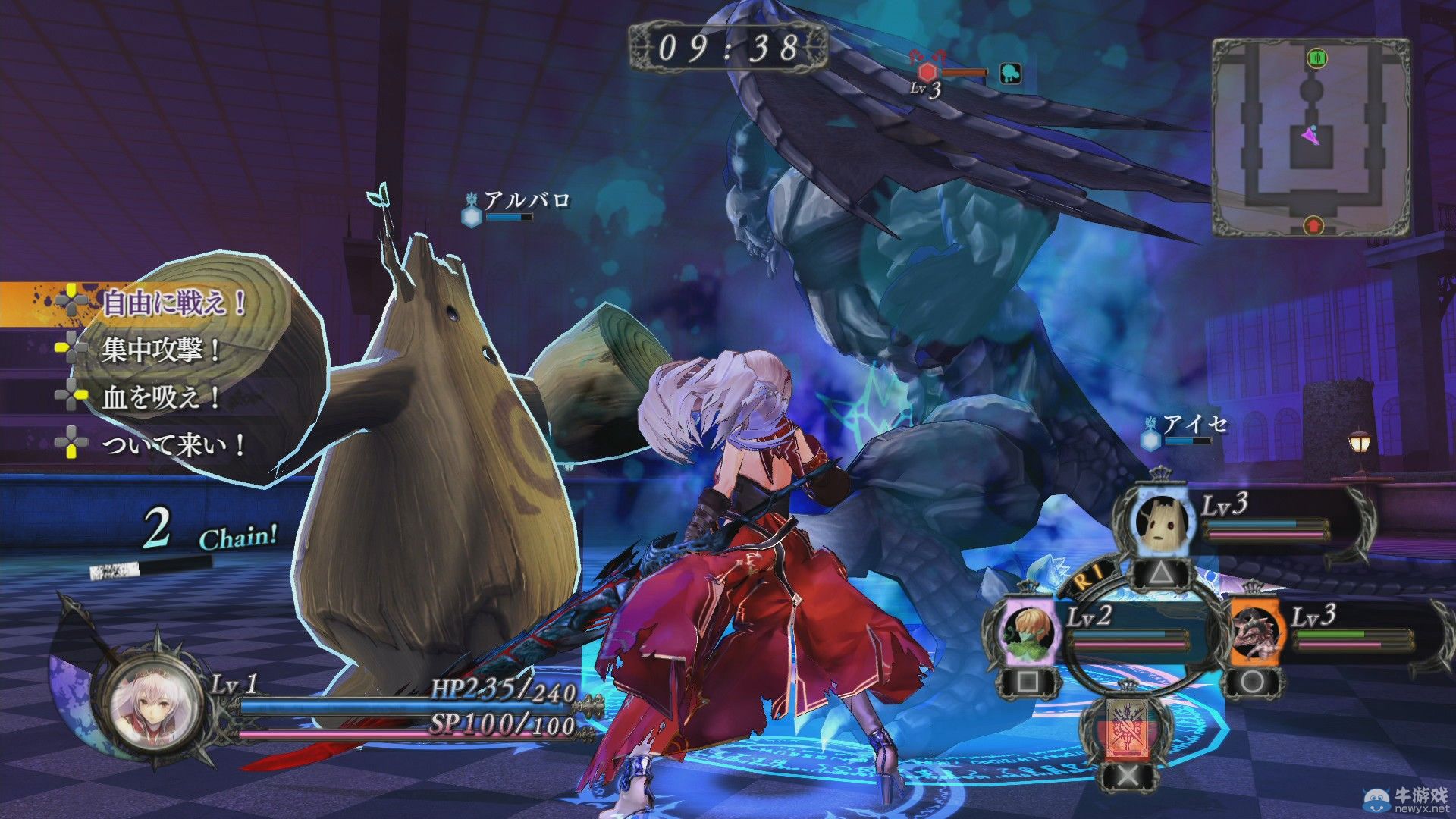Choose the ついて来い！ order
The image size is (1456, 819).
173,444
